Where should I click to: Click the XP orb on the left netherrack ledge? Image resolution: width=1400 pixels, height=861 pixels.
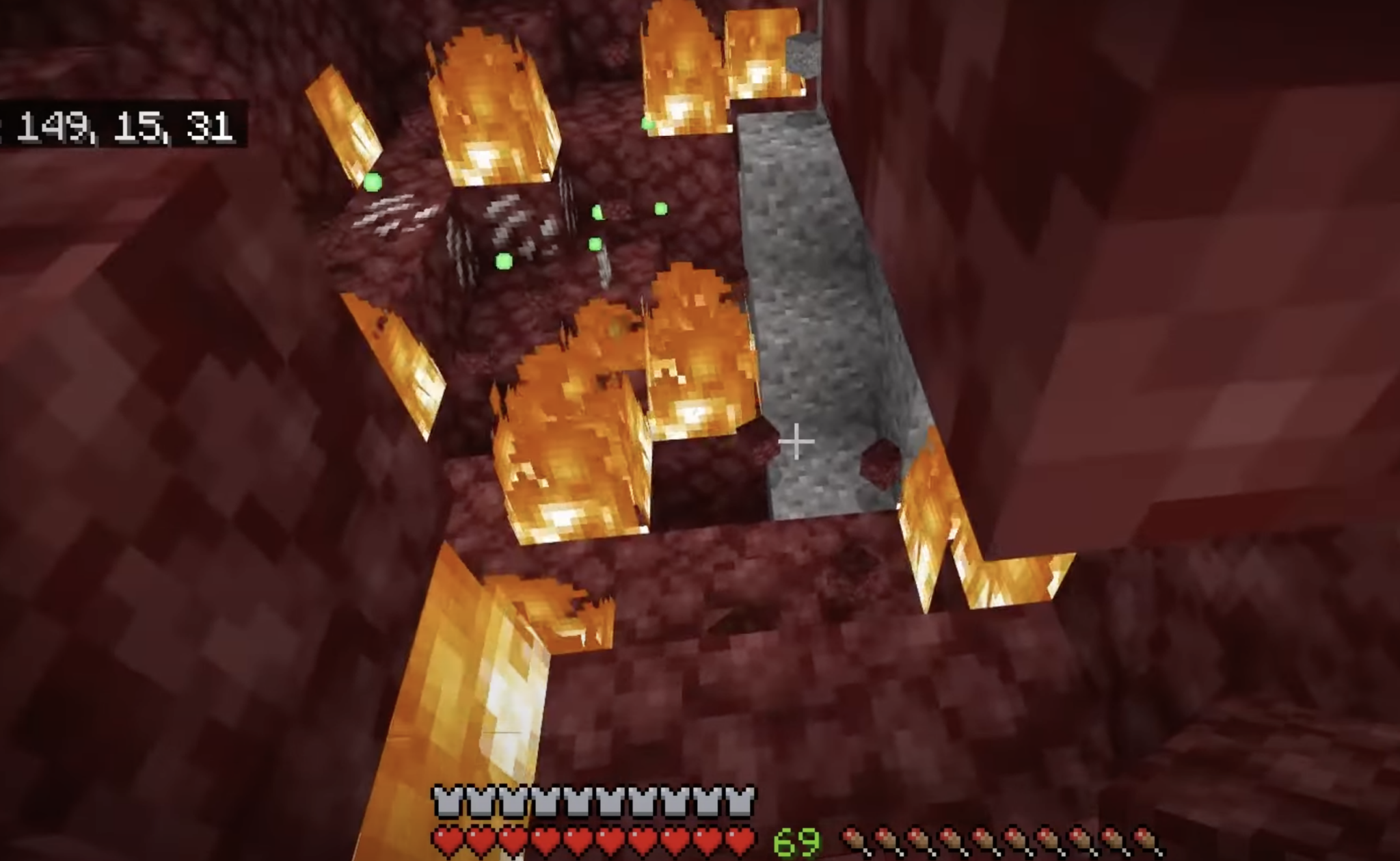373,183
